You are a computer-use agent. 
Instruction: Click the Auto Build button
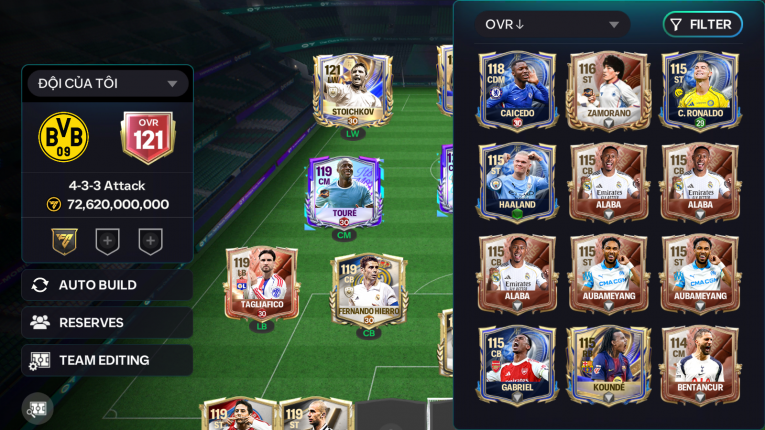(107, 285)
